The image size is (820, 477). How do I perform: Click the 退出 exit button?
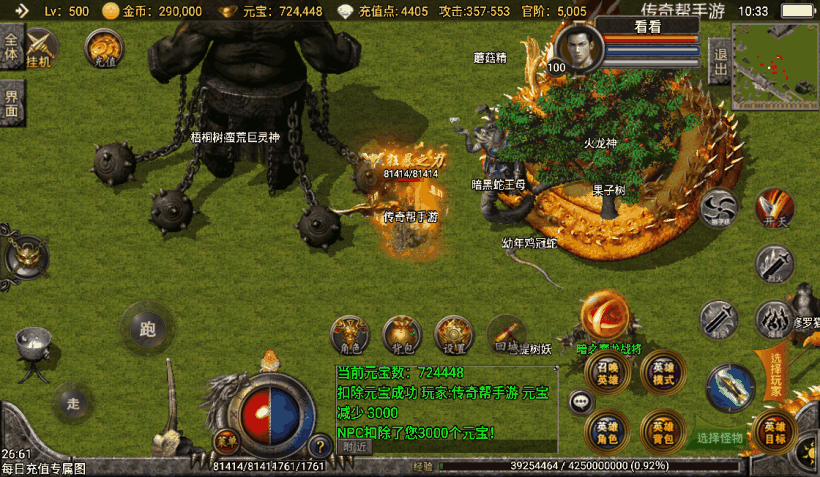coord(719,60)
